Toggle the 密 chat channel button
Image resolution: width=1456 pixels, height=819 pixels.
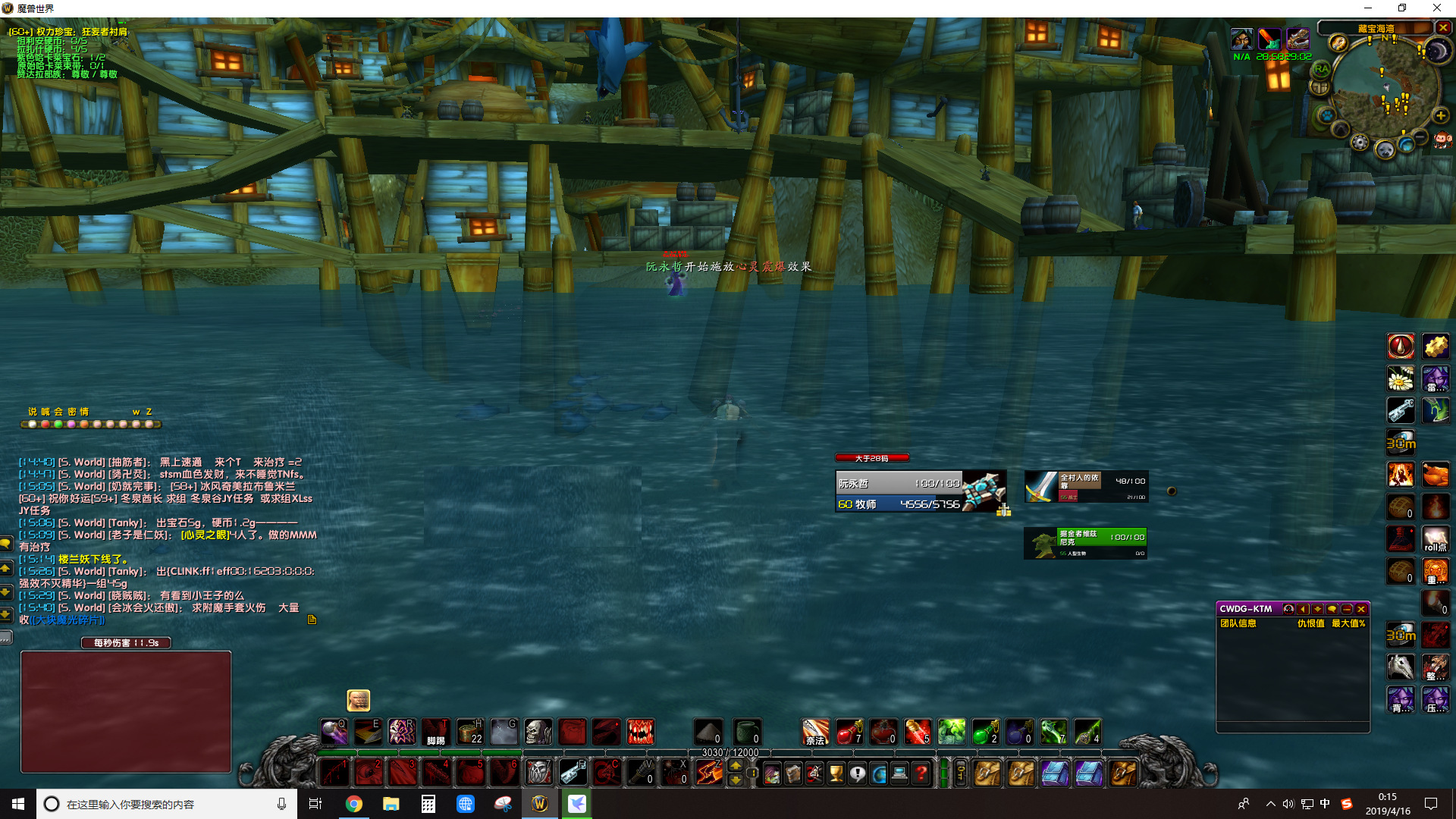72,412
